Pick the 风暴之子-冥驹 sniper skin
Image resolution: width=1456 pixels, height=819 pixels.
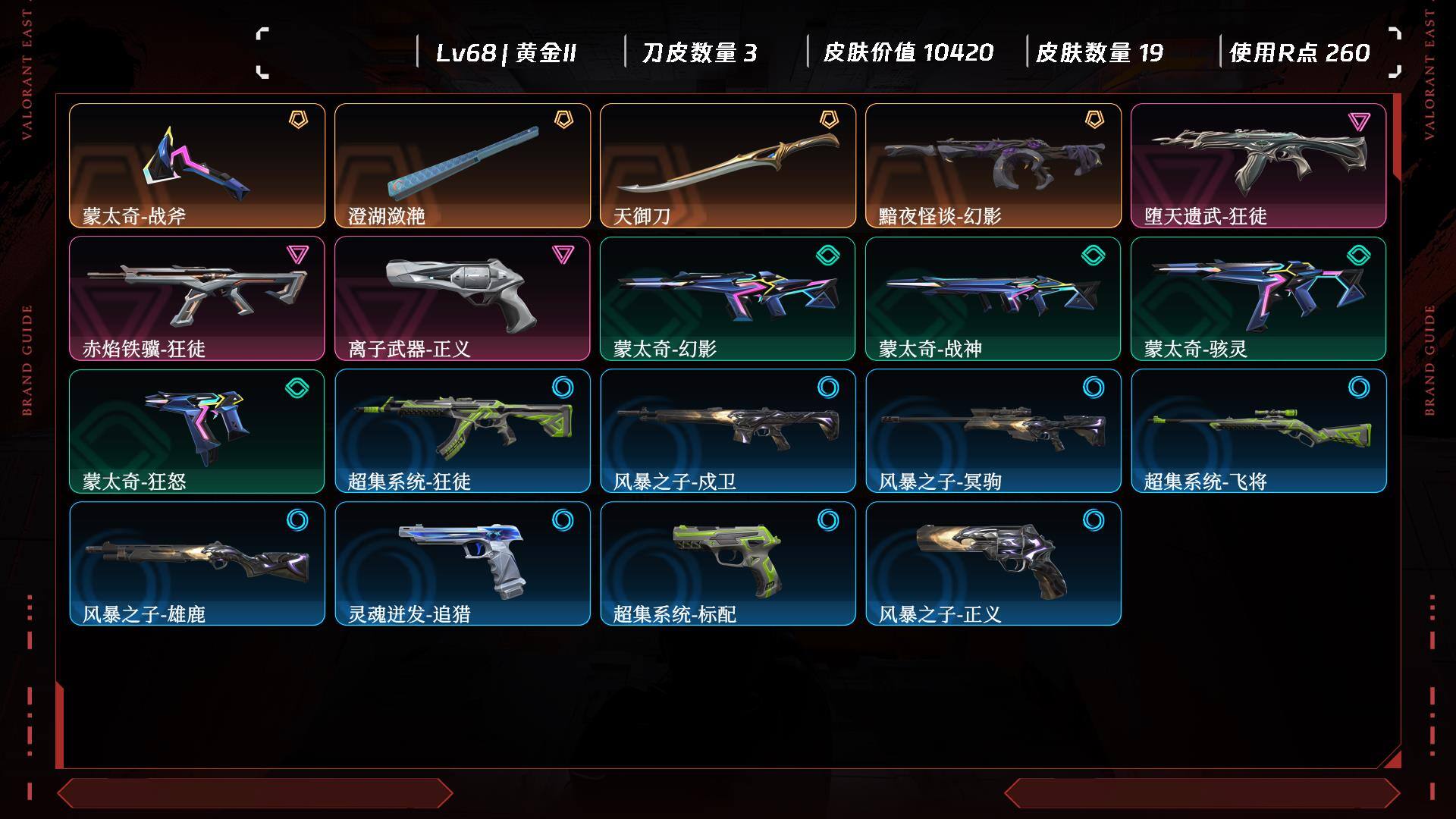tap(993, 431)
